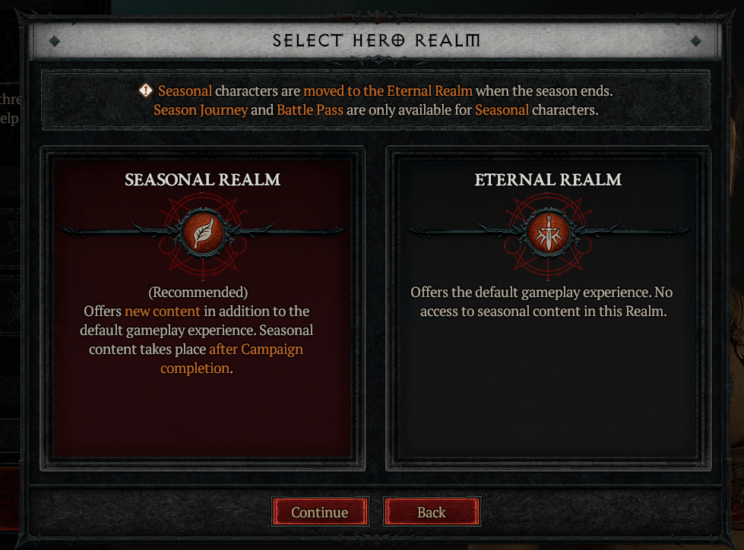
Task: Select the Seasonal Realm panel
Action: tap(202, 308)
